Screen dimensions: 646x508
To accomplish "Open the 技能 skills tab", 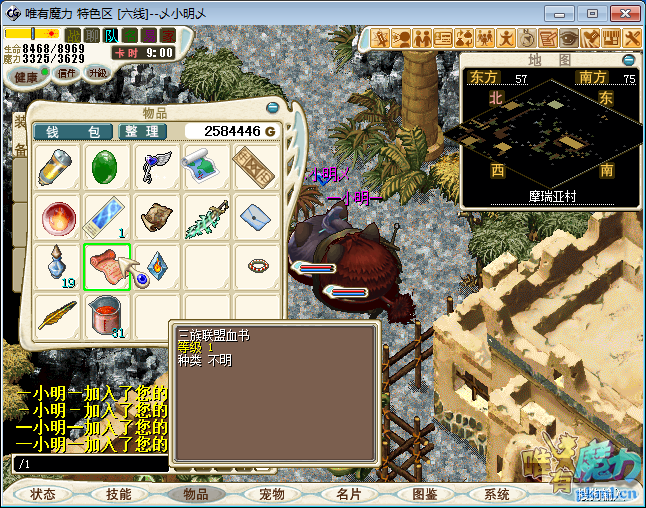I will point(118,494).
